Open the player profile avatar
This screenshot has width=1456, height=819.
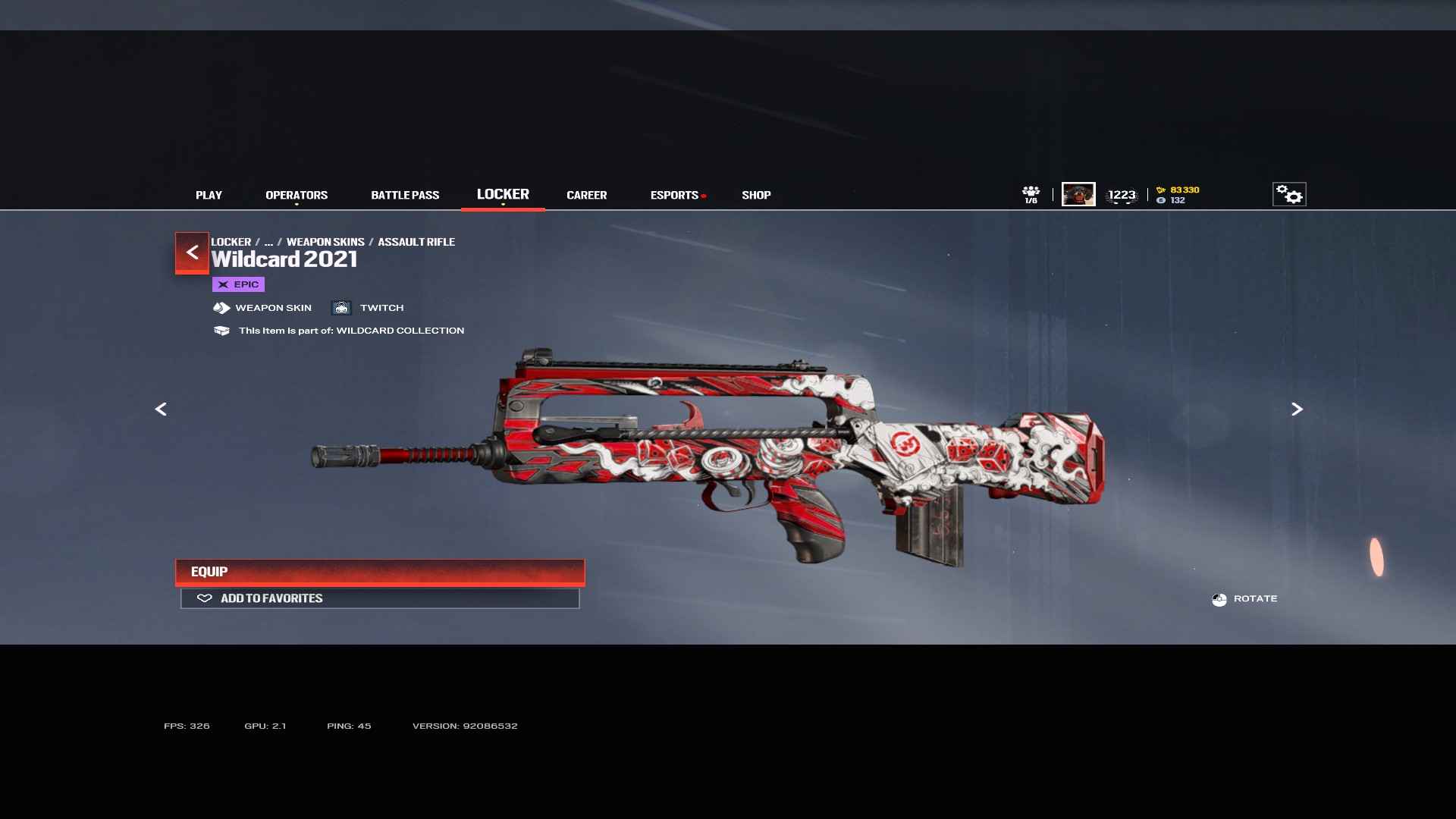coord(1078,194)
